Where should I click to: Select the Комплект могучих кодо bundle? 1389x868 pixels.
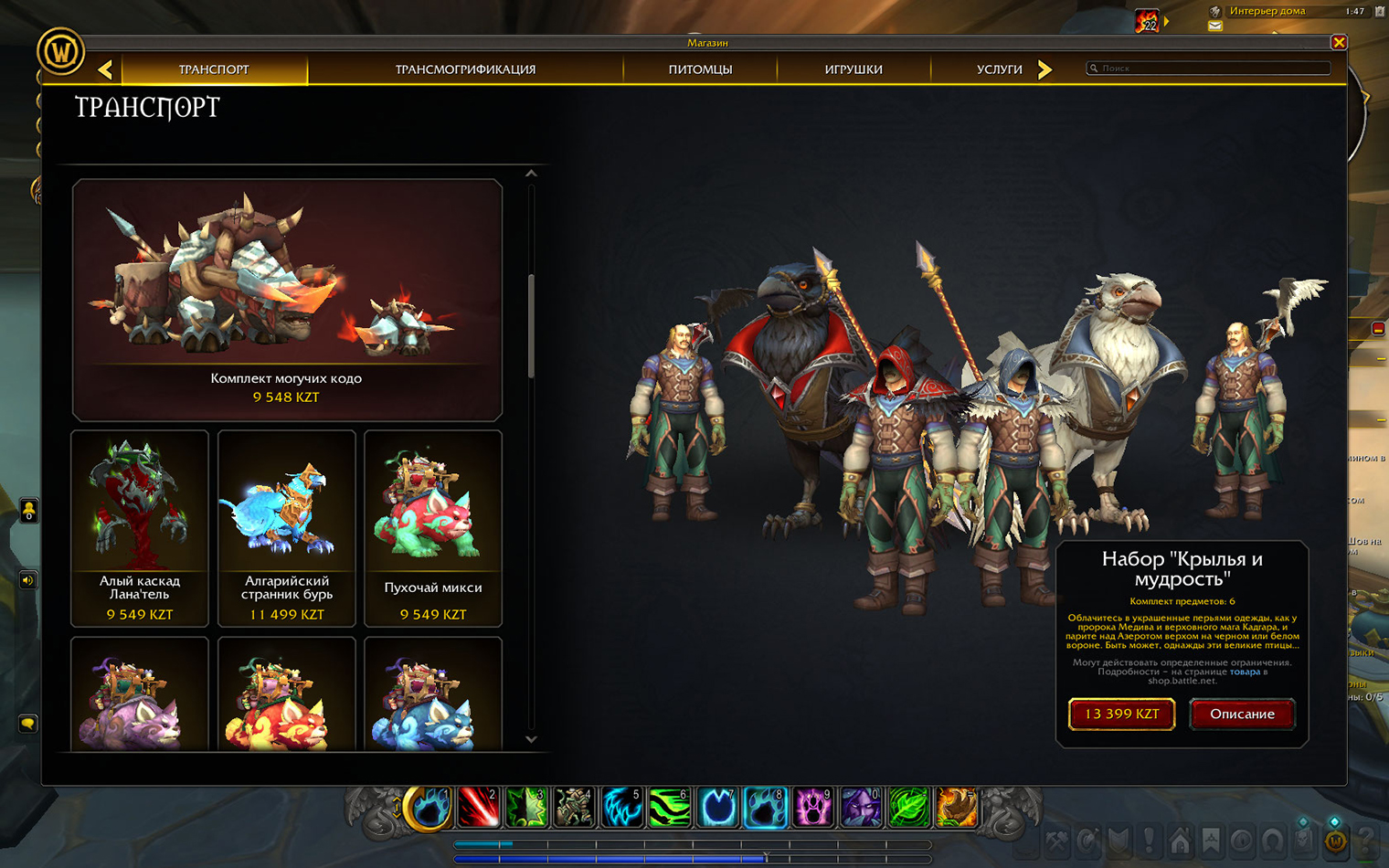[287, 300]
